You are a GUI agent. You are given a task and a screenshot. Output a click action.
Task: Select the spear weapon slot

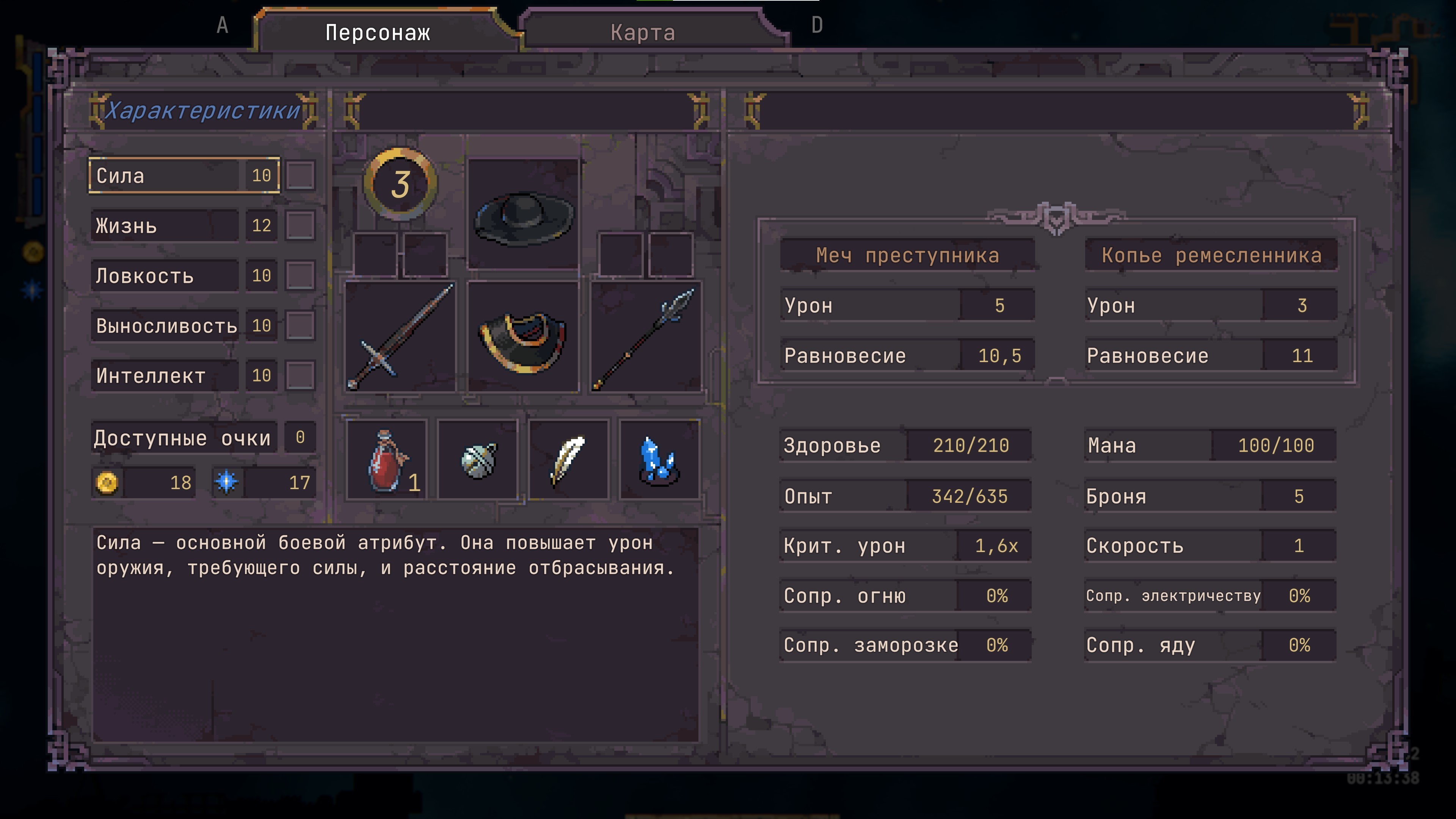pyautogui.click(x=646, y=337)
